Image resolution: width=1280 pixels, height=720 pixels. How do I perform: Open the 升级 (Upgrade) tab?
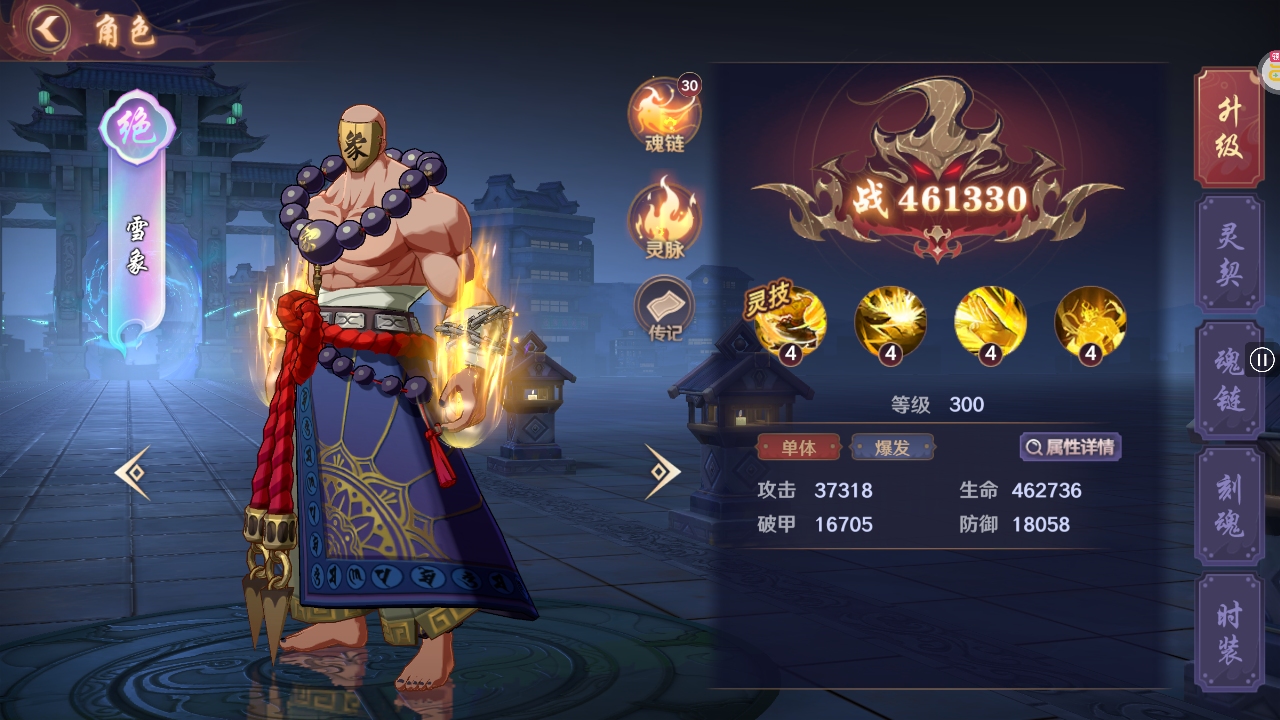click(1227, 128)
